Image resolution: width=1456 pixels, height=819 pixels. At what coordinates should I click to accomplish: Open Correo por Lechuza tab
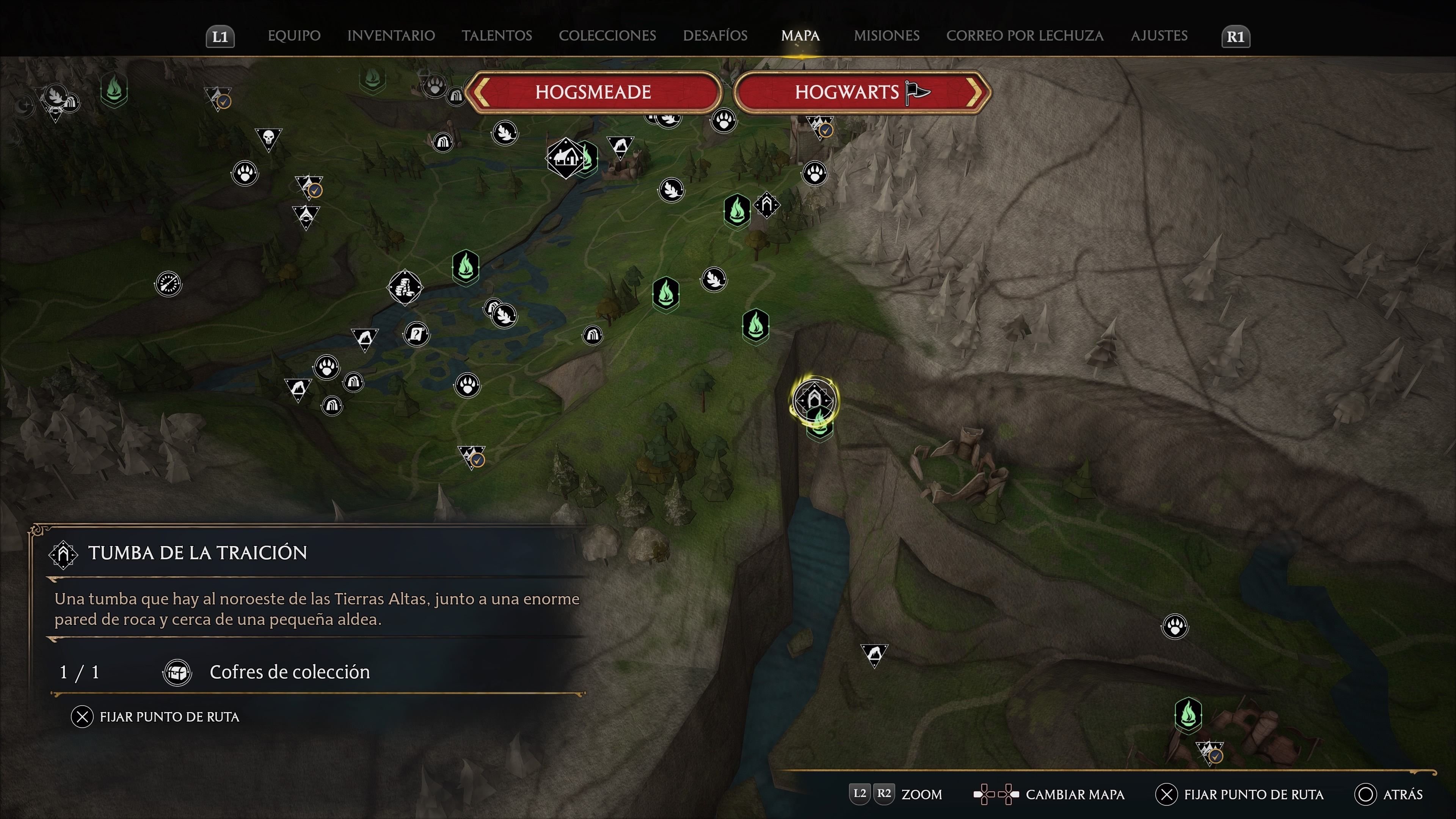(x=1025, y=36)
